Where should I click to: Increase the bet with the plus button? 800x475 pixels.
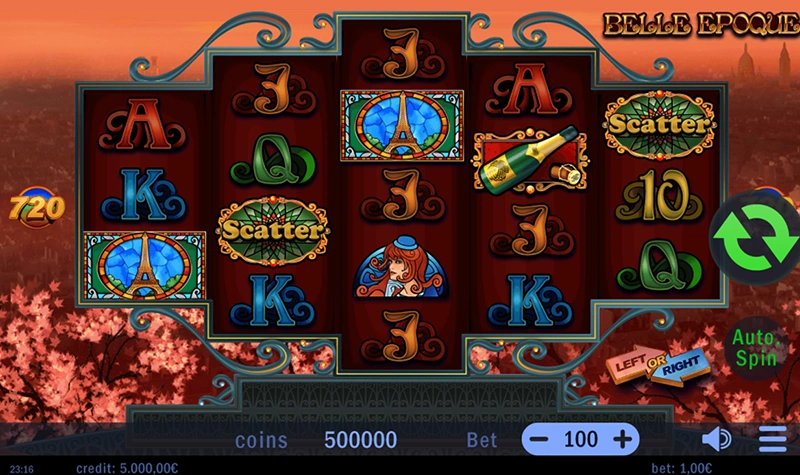(x=622, y=439)
